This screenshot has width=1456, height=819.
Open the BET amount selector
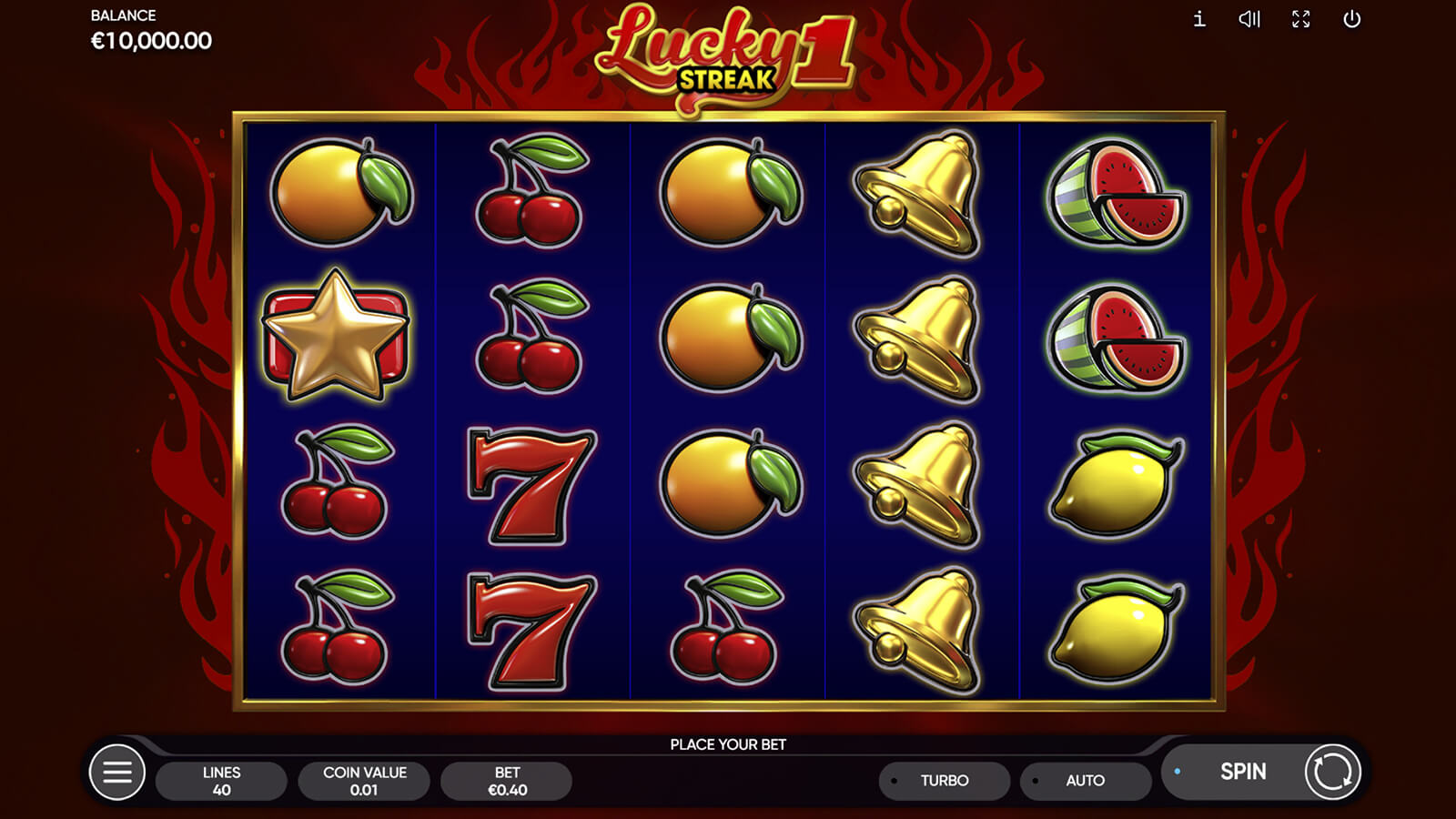point(507,781)
